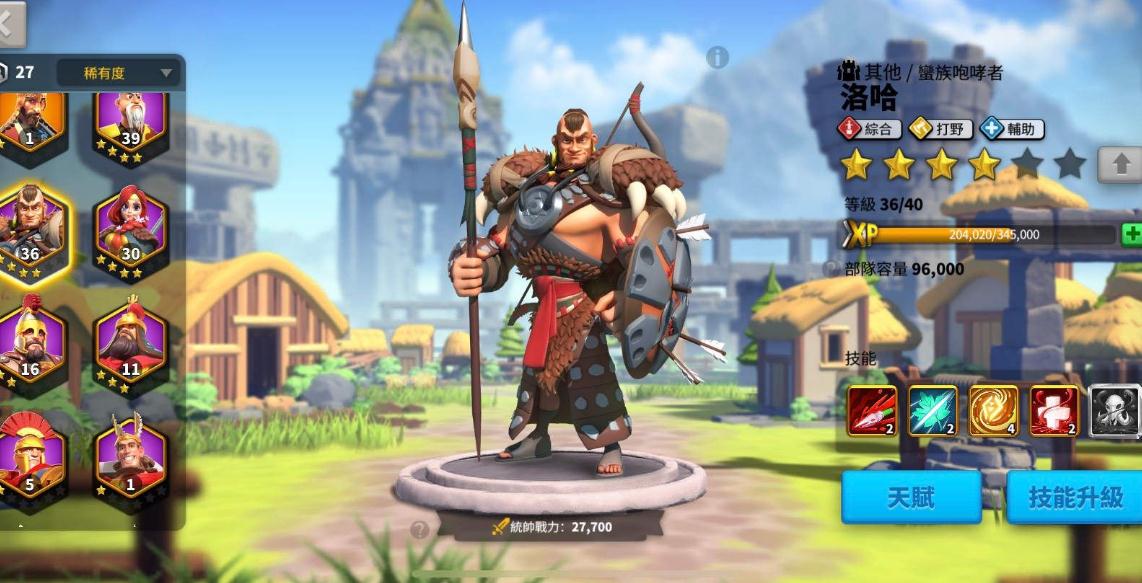1142x583 pixels.
Task: Open the 稀有度 sort dropdown
Action: pos(119,72)
